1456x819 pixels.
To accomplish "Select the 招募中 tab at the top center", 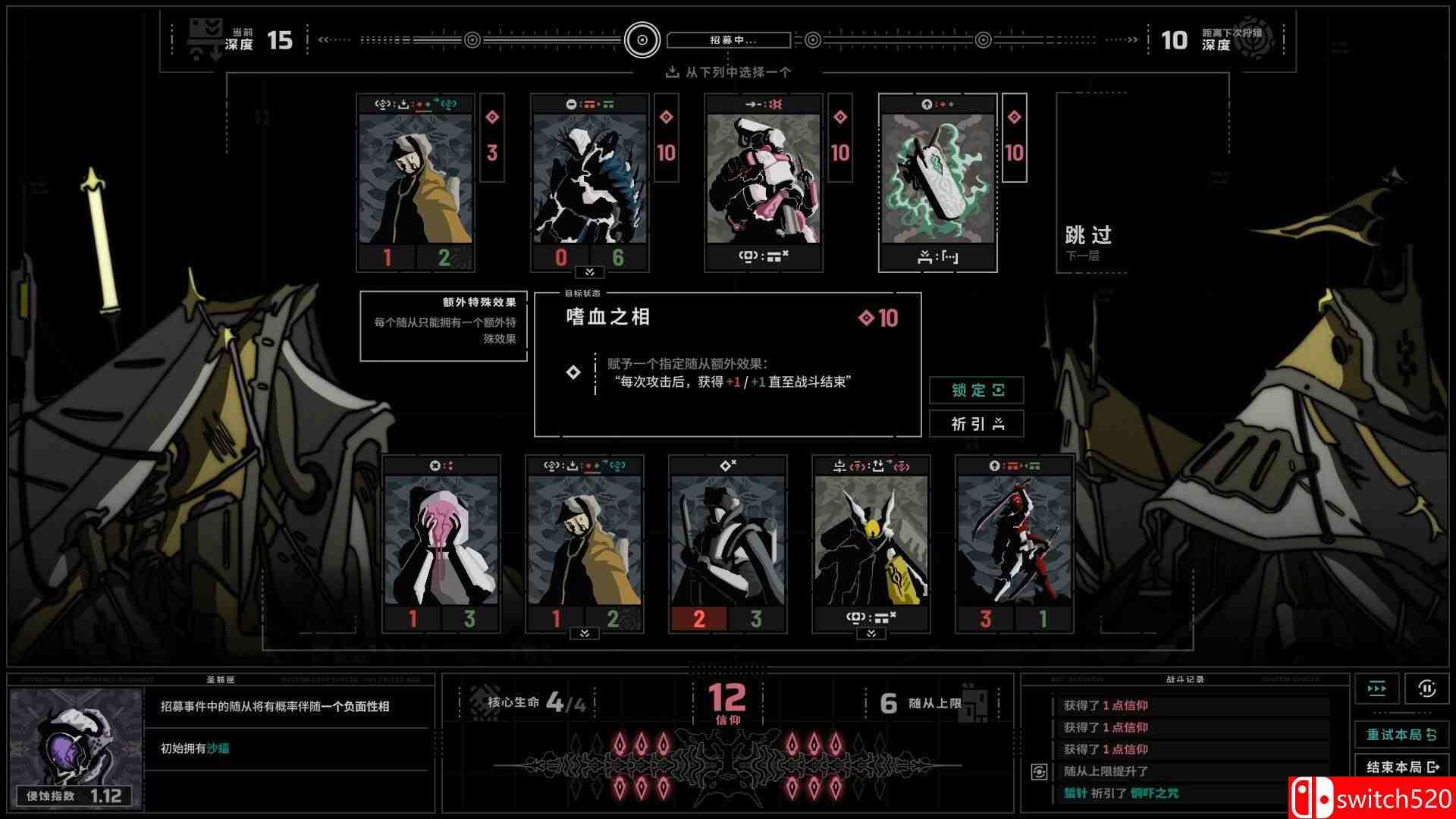I will coord(730,39).
